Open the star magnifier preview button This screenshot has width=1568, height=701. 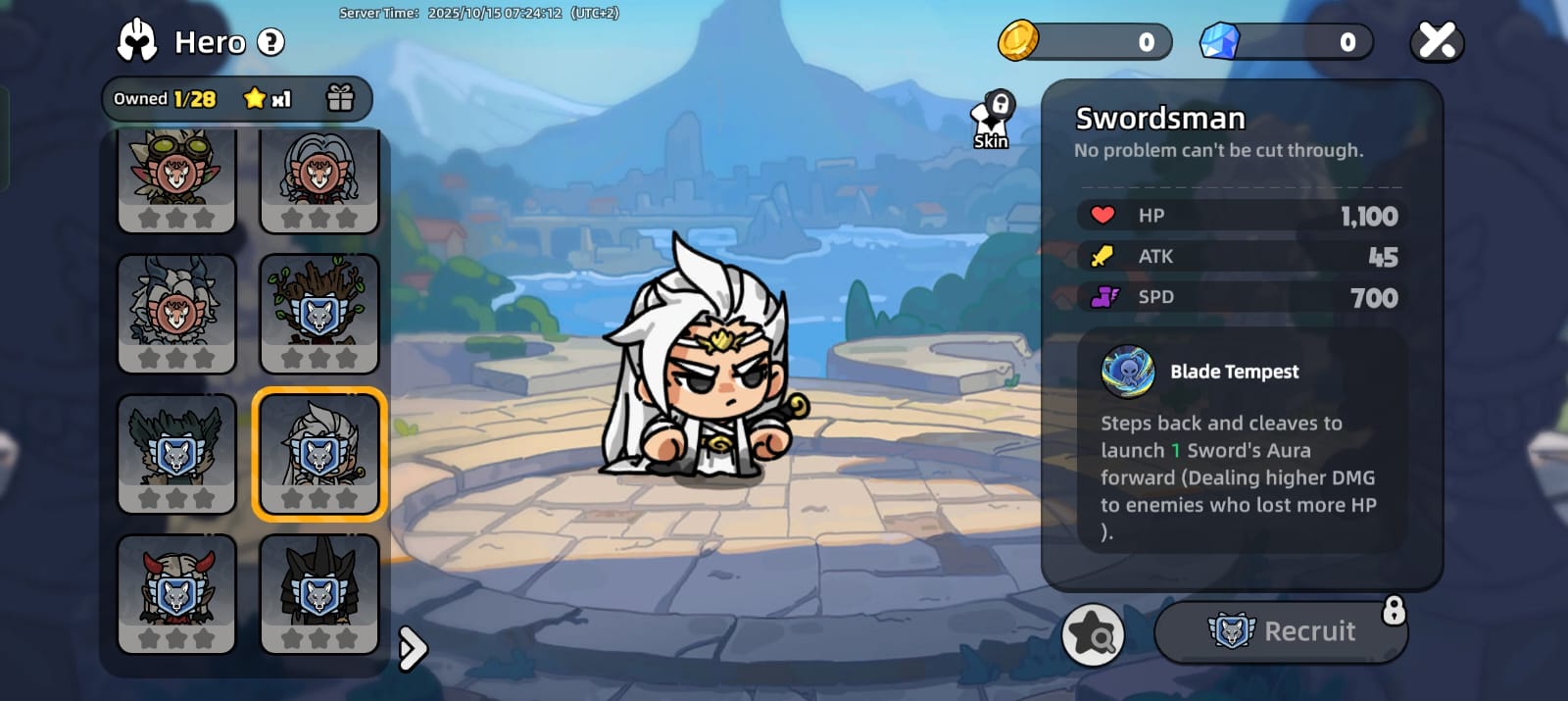[1092, 634]
